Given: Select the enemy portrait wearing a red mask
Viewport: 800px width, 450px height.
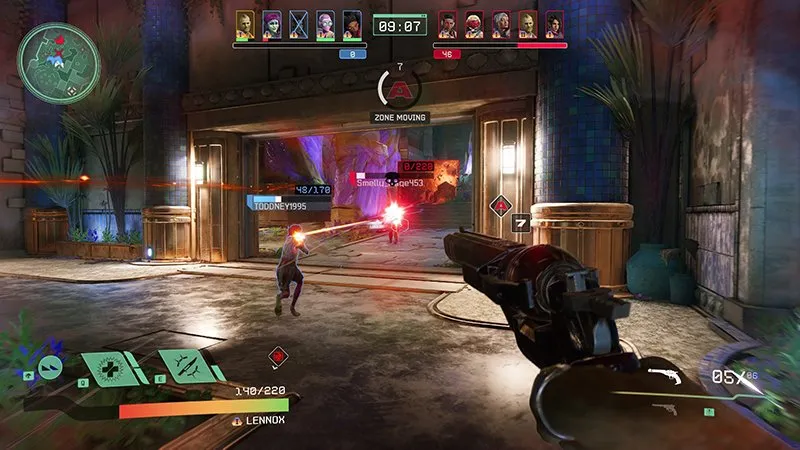Looking at the screenshot, I should [472, 24].
